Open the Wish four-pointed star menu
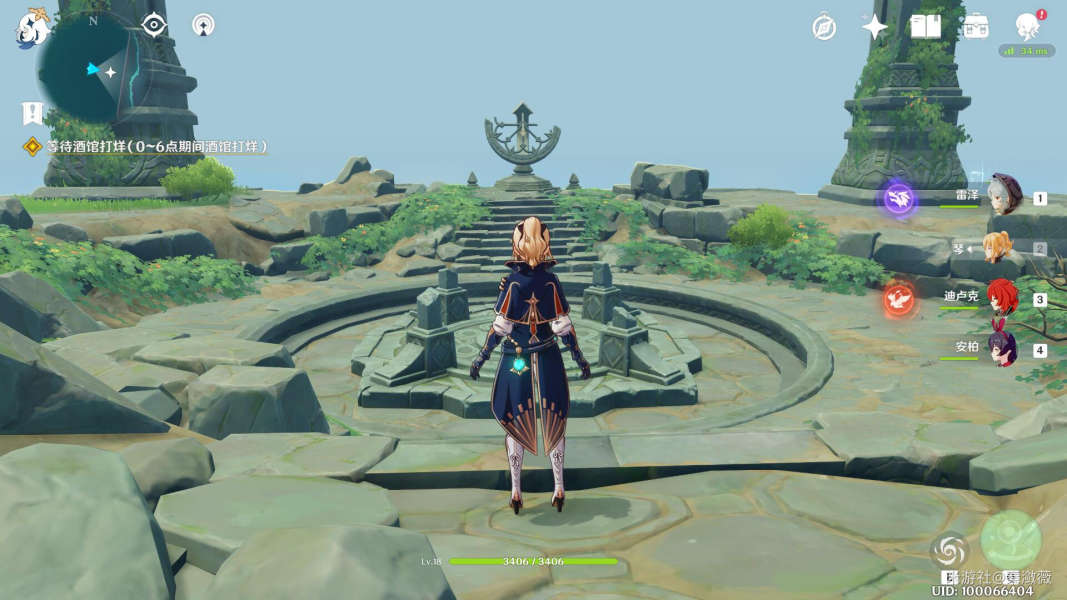This screenshot has width=1067, height=600. pos(875,27)
